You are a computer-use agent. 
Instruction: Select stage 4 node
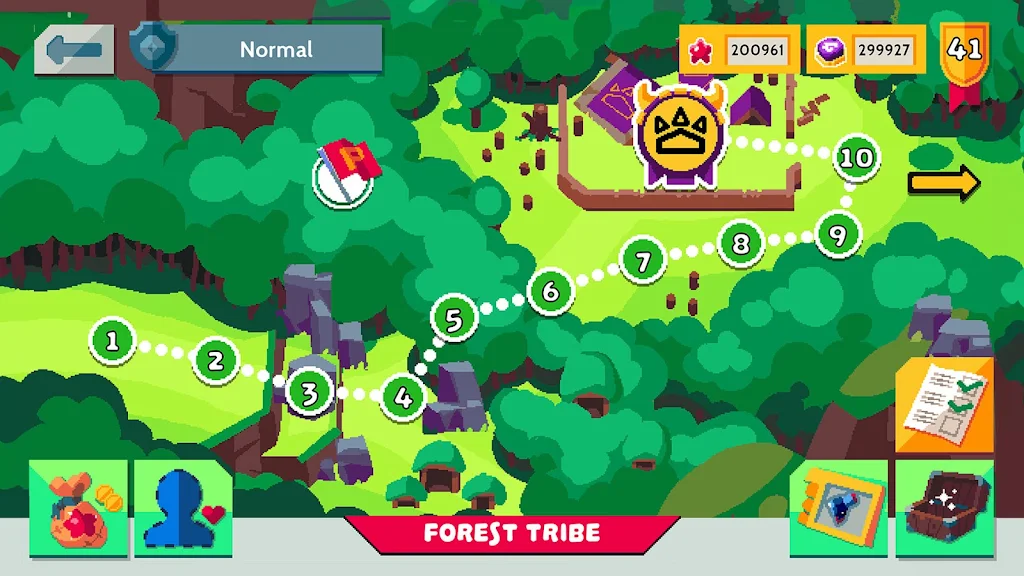click(x=403, y=397)
